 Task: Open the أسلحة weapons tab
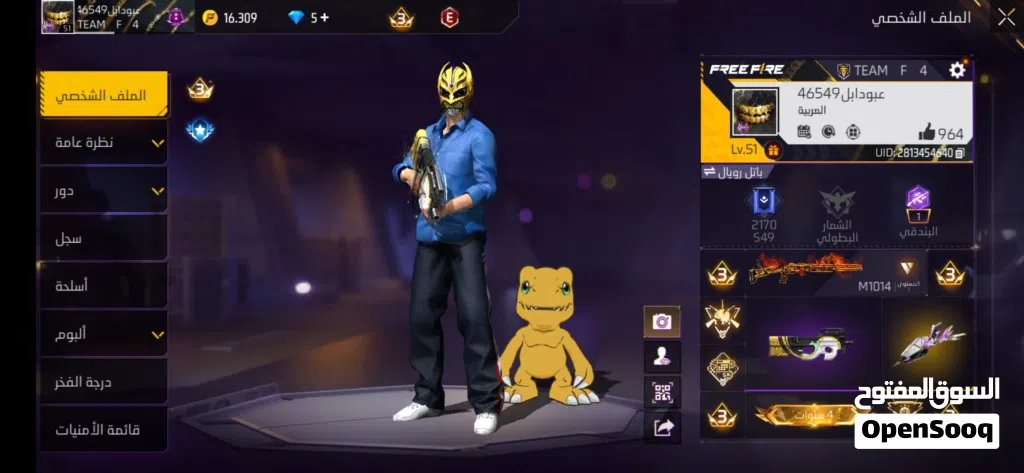[102, 286]
